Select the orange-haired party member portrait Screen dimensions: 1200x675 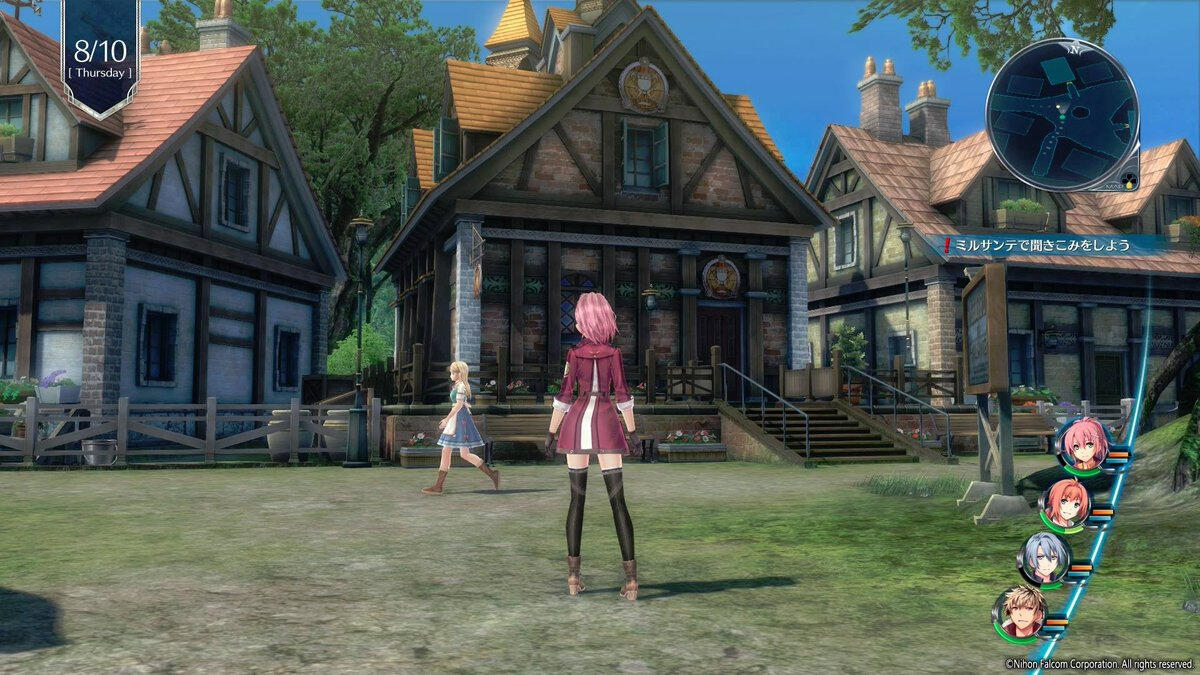pos(1064,503)
